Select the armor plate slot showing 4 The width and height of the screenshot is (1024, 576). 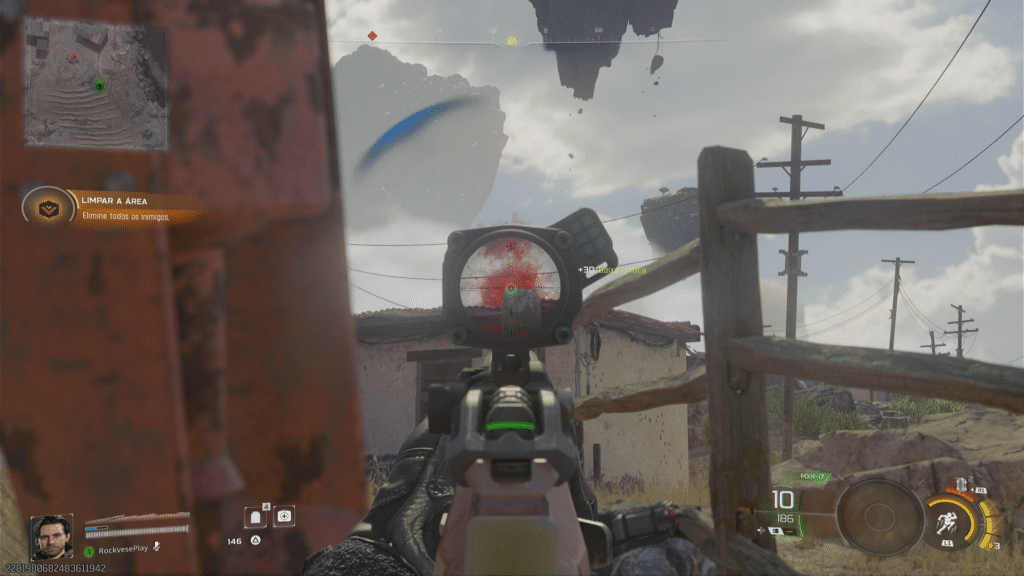tap(256, 516)
